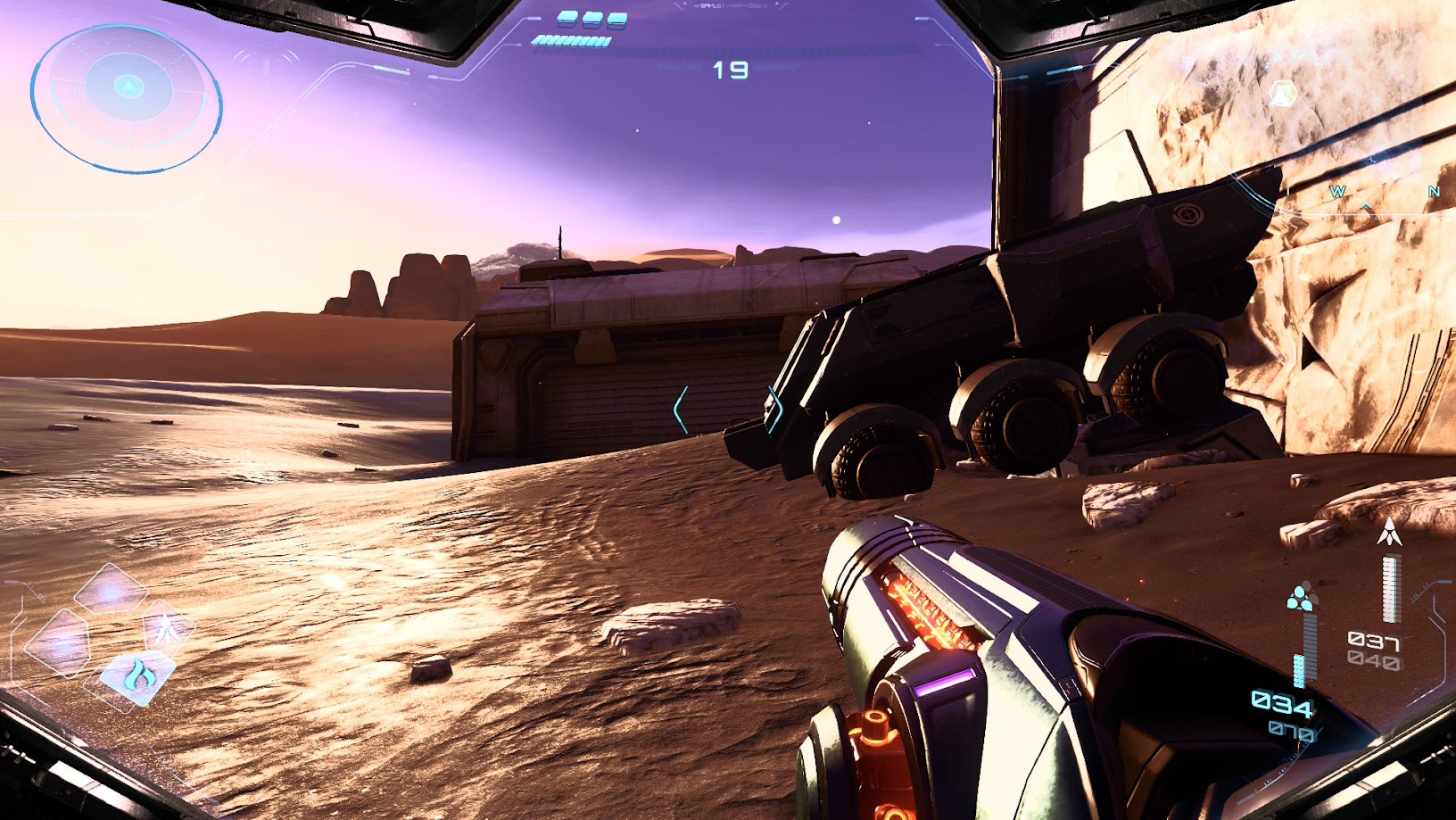Click the missile icon above the ammo gauge
Viewport: 1456px width, 820px height.
tap(1389, 532)
